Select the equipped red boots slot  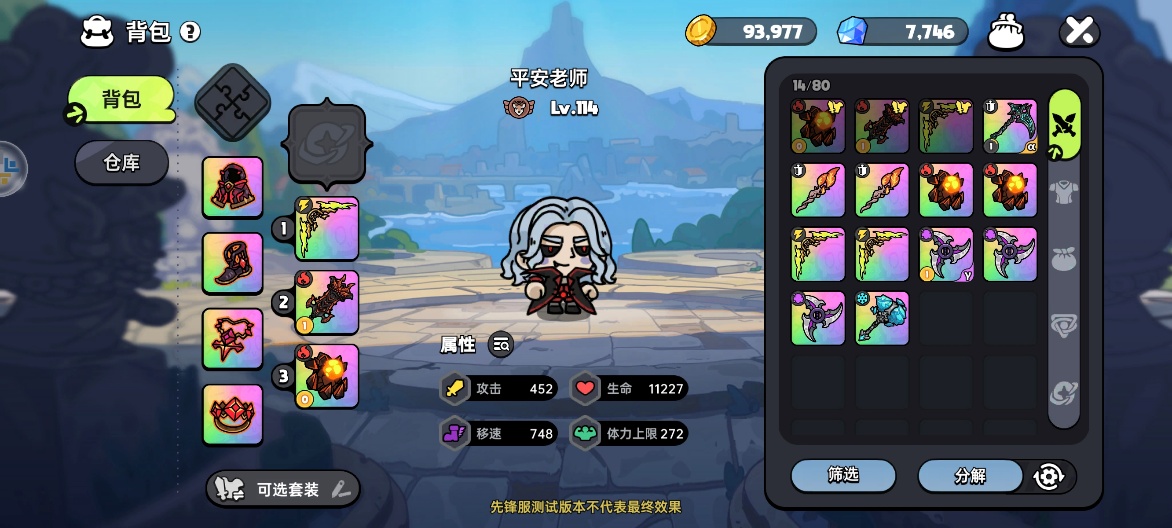pyautogui.click(x=233, y=263)
